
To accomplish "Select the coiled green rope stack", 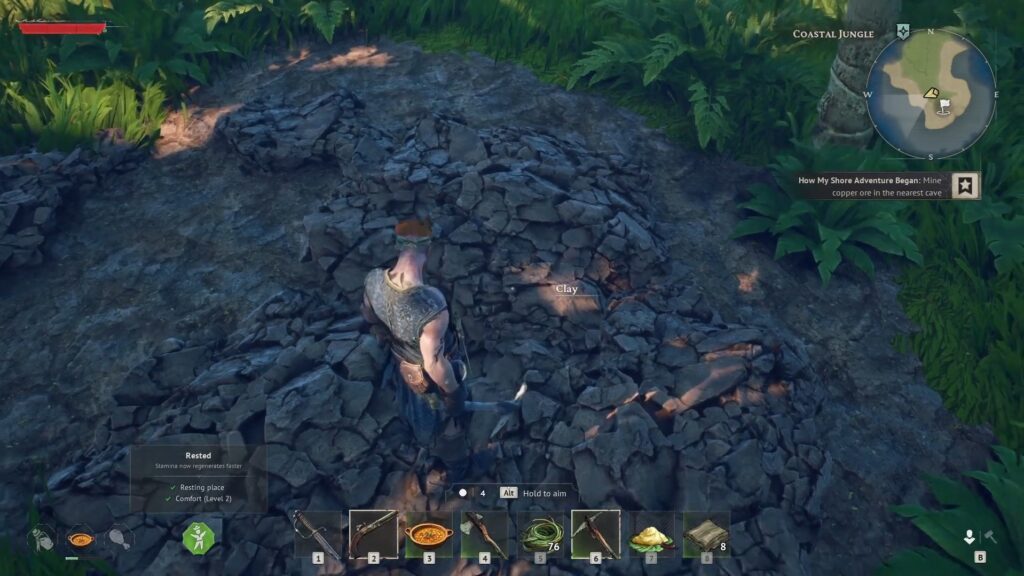I will click(x=540, y=533).
